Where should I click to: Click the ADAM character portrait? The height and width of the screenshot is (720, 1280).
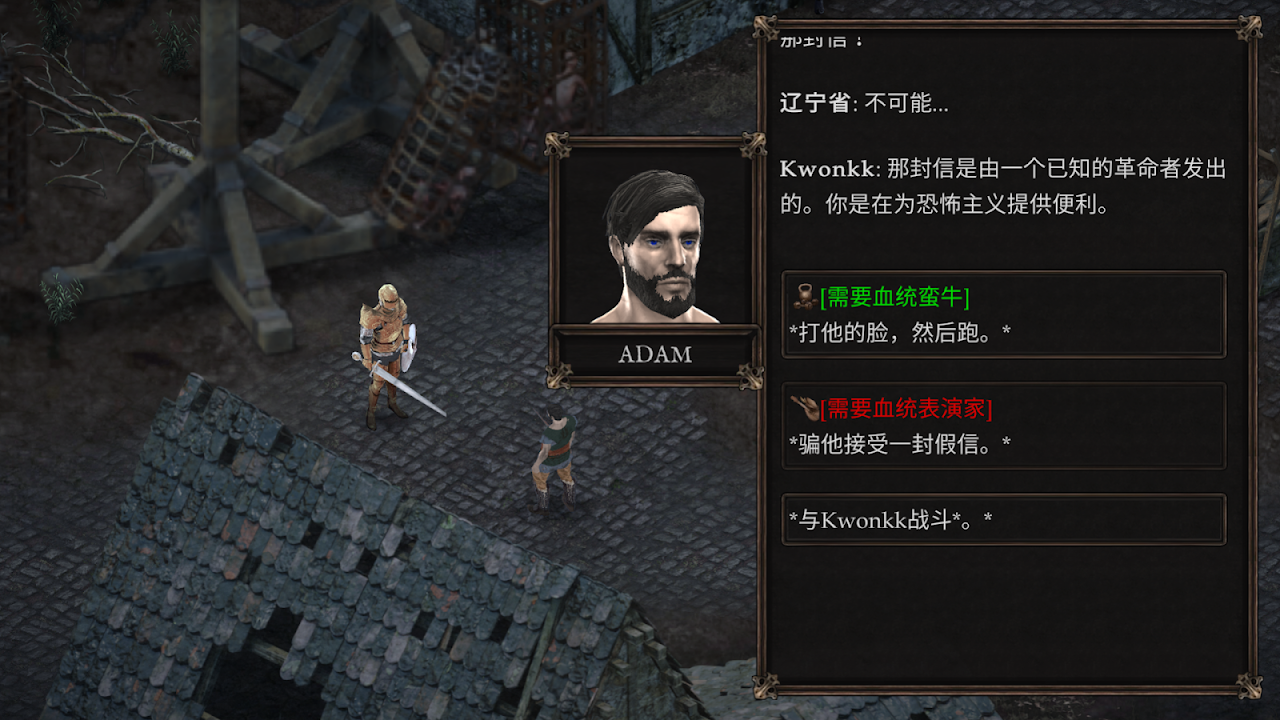tap(655, 243)
